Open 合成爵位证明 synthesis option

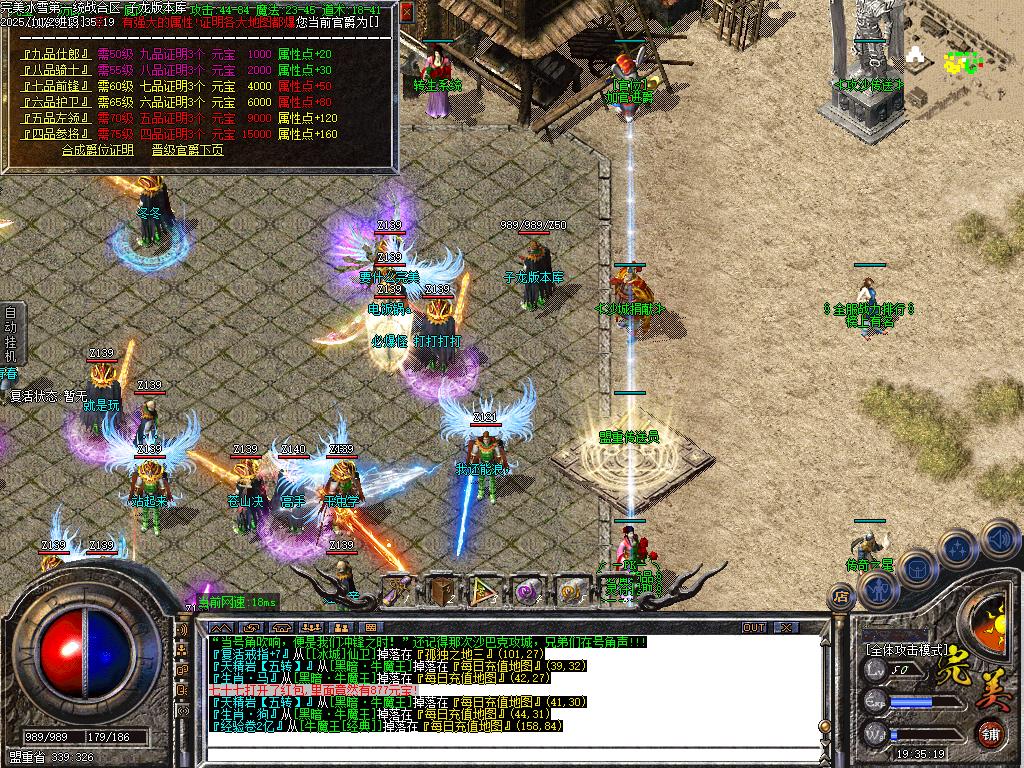coord(97,150)
